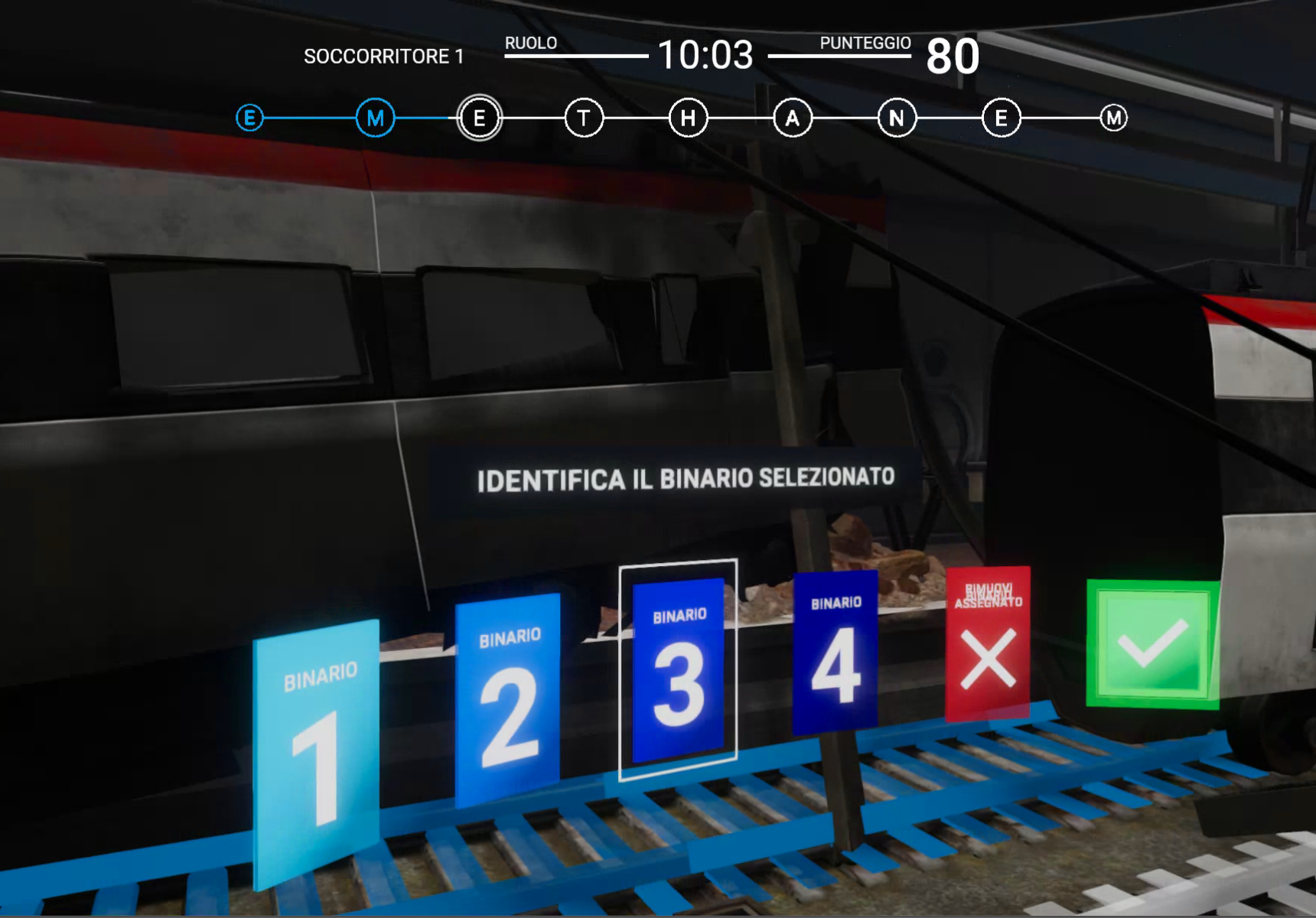
Task: Pick the highlighted Binario 3 card
Action: (679, 669)
